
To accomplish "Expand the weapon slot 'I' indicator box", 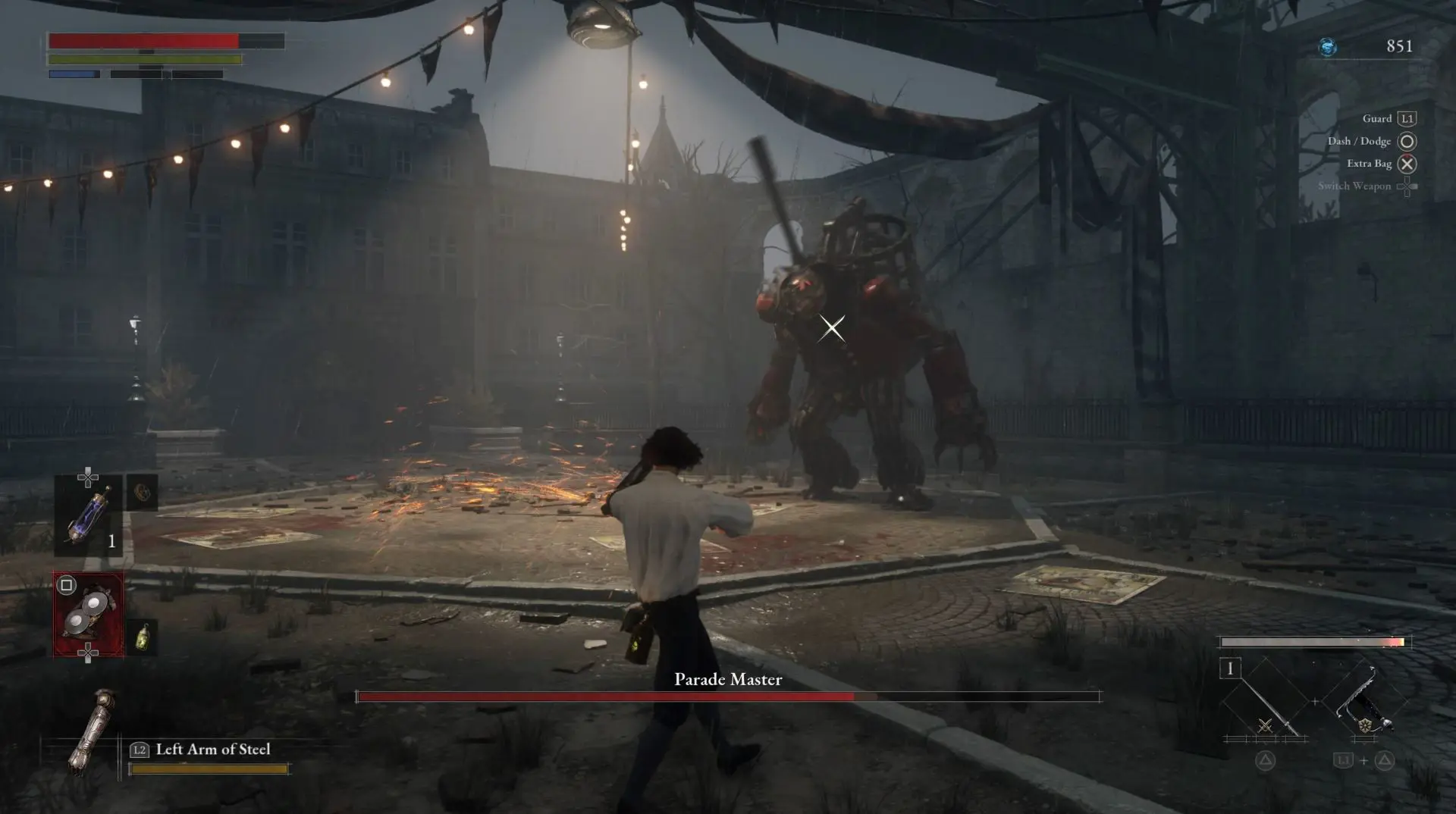I will (1231, 667).
